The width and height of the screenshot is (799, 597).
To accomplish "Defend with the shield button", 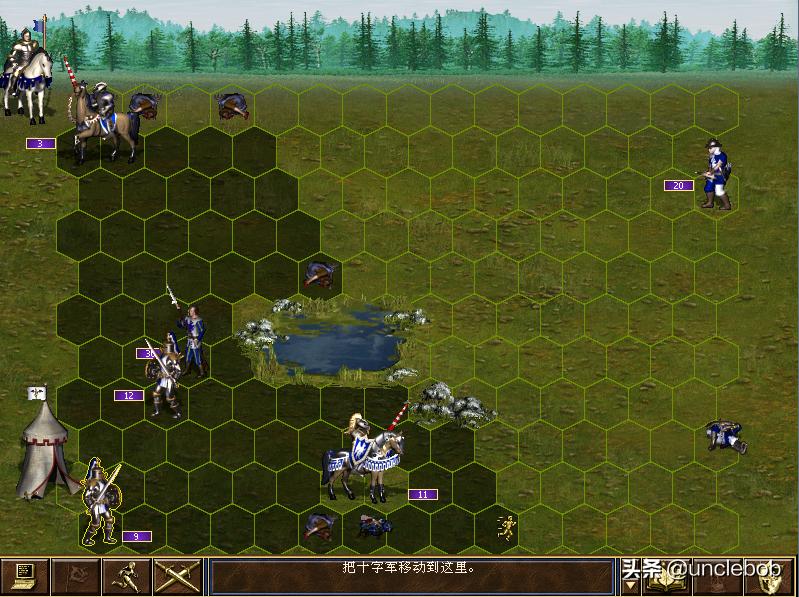I will (770, 577).
